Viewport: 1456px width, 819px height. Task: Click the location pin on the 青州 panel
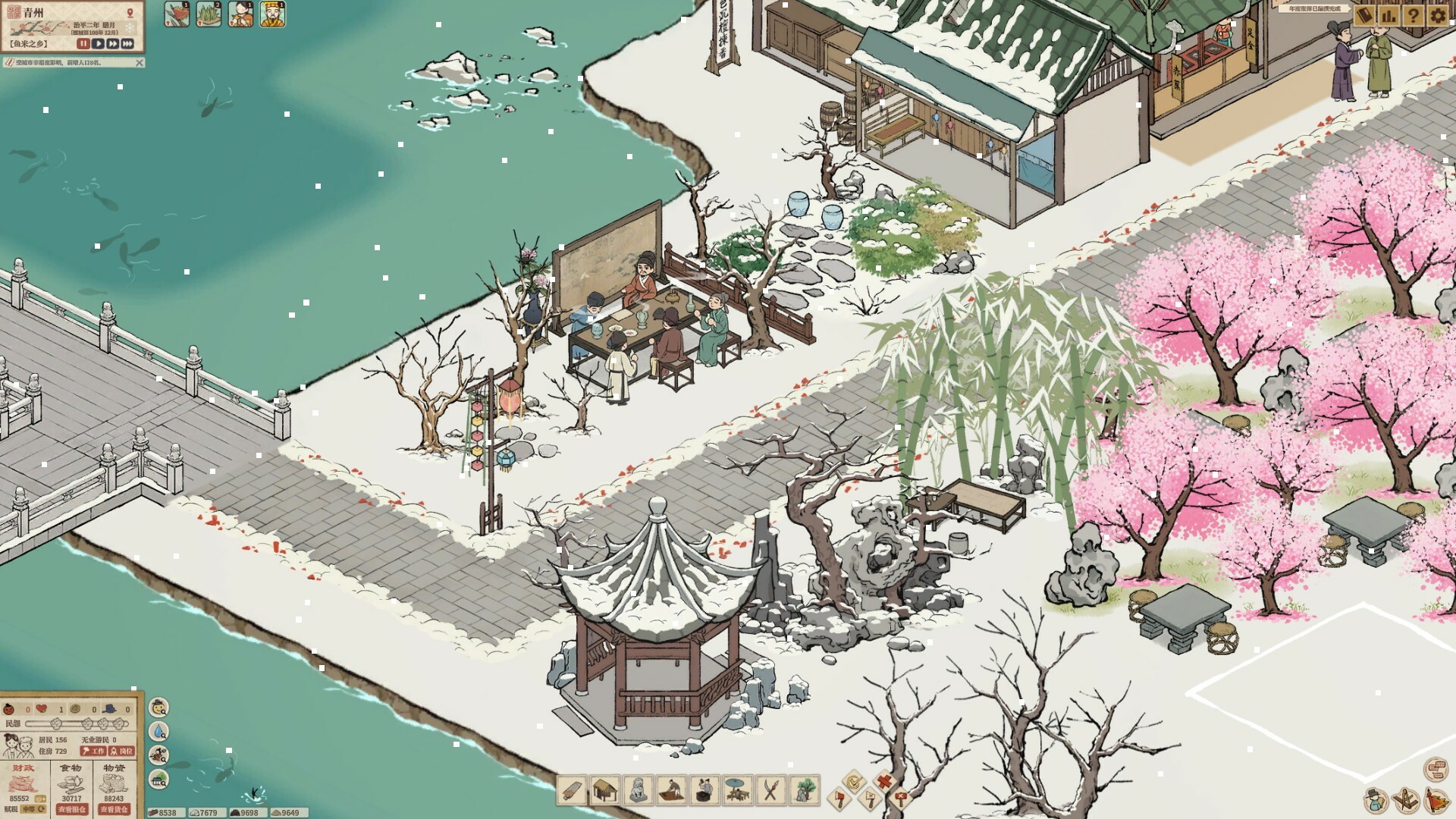coord(130,13)
